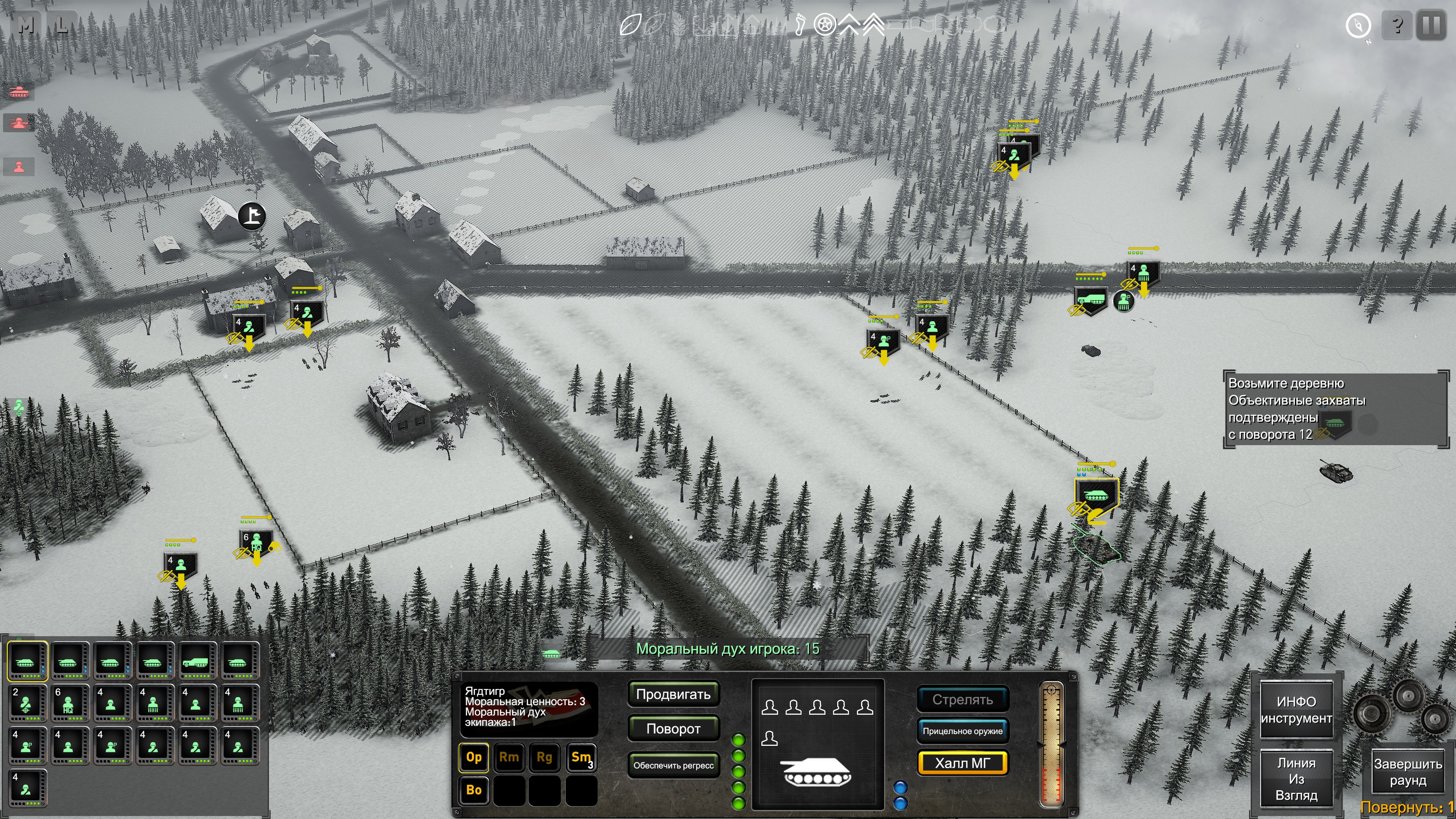Choose the Обеспечить регресс order

click(x=673, y=765)
